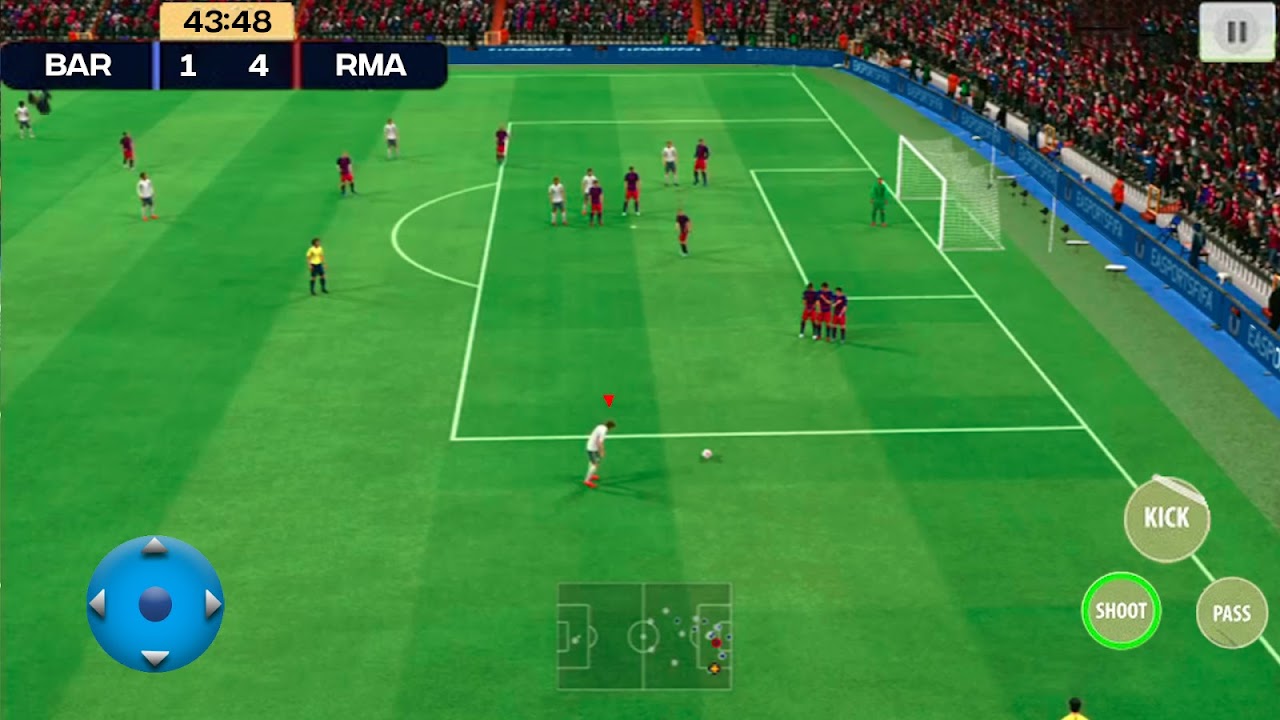The width and height of the screenshot is (1280, 720).
Task: Tap the KICK button
Action: click(1166, 518)
